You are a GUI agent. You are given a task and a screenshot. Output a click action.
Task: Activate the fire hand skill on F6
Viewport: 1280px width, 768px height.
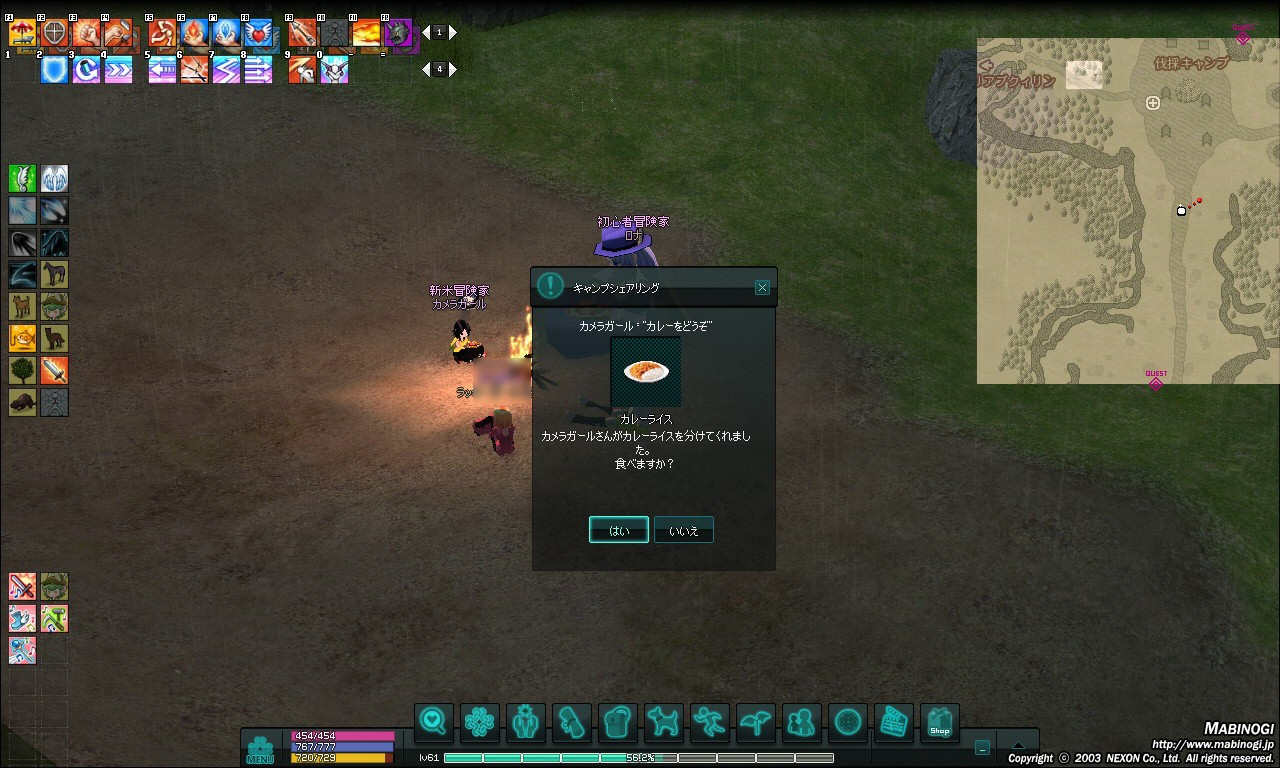(x=194, y=33)
